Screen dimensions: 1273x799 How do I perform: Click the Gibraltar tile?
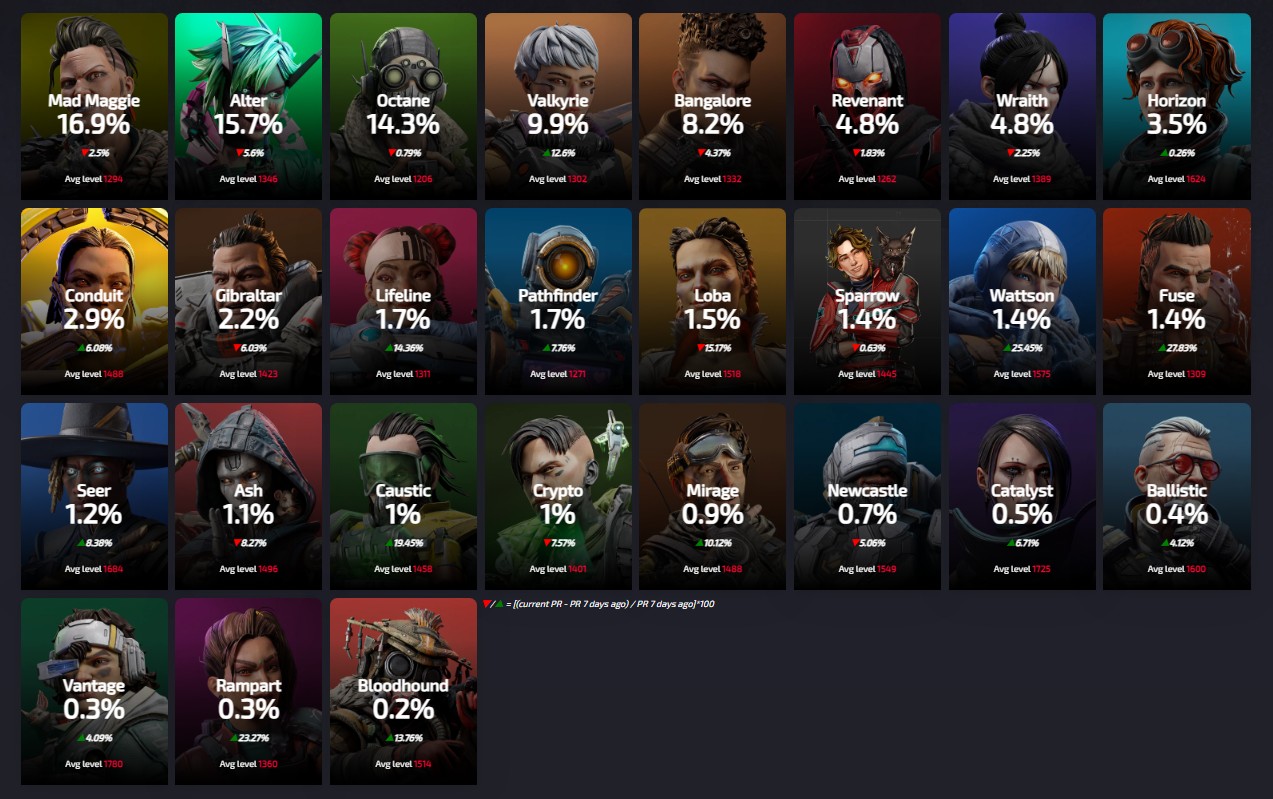[248, 301]
